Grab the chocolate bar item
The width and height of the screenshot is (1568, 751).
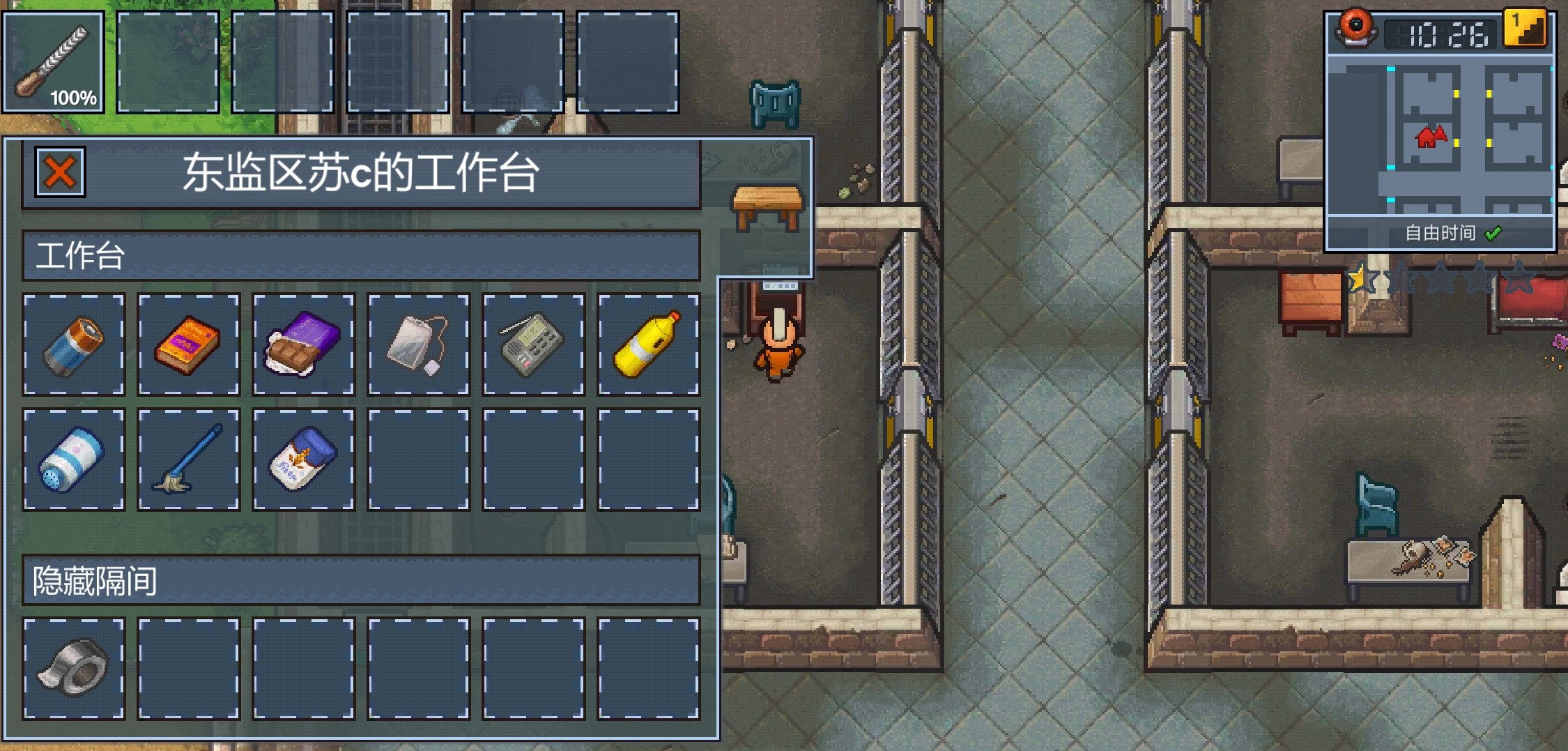pos(304,344)
